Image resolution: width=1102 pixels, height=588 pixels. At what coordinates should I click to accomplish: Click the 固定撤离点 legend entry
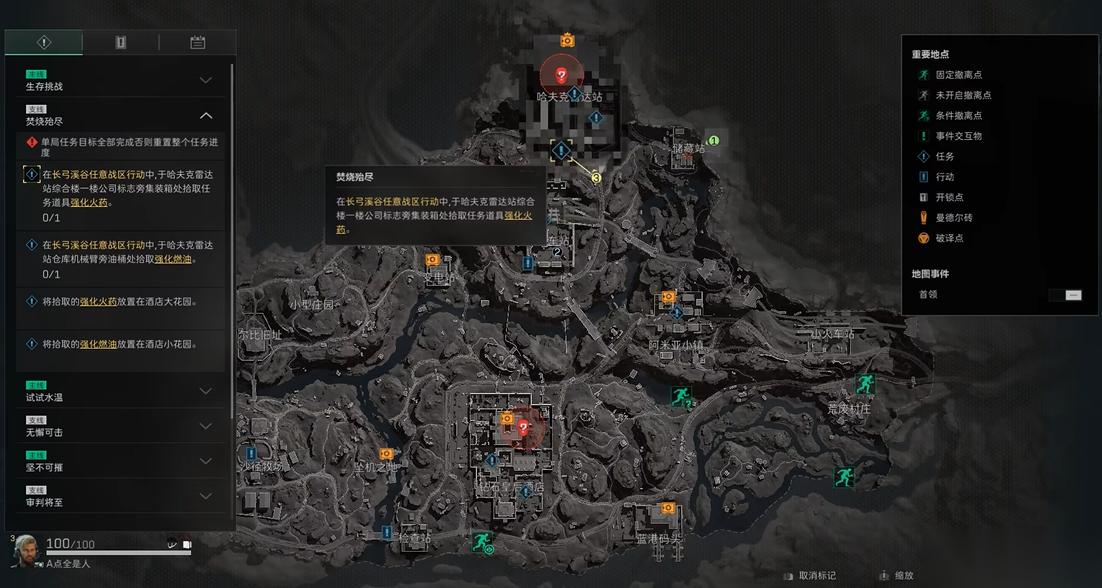tap(958, 75)
